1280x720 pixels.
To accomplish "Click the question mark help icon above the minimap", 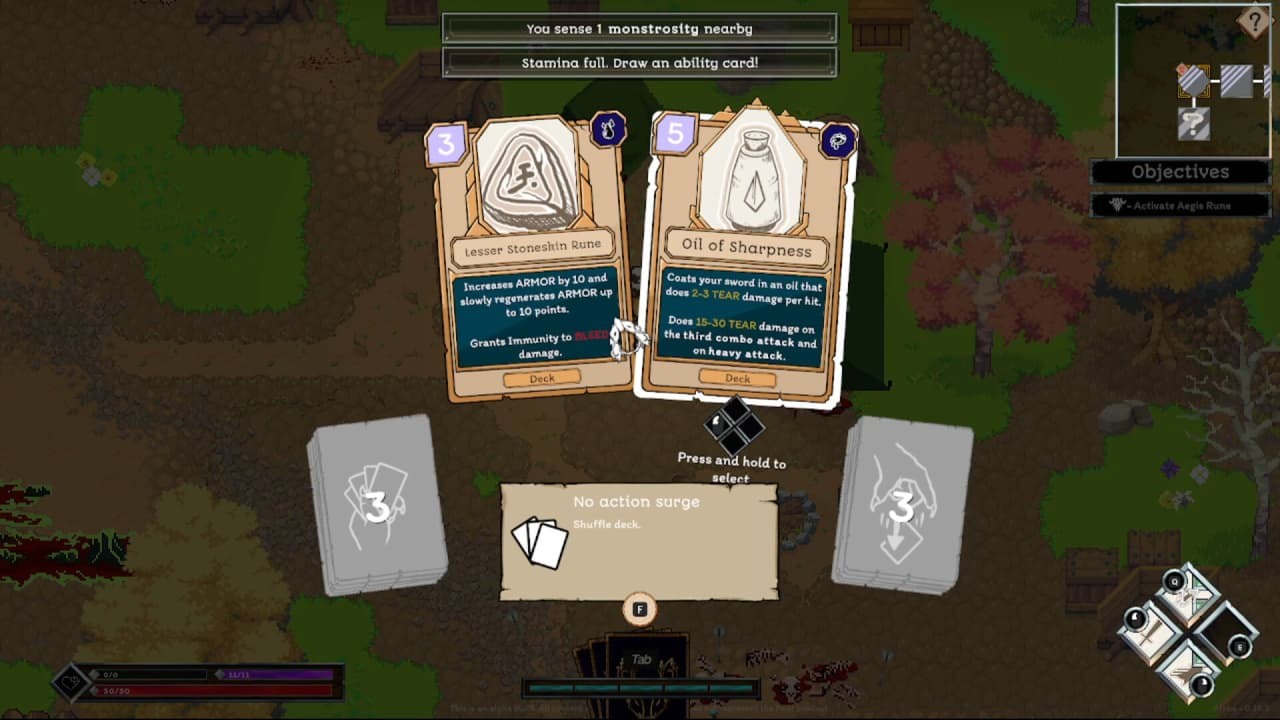I will click(x=1255, y=22).
